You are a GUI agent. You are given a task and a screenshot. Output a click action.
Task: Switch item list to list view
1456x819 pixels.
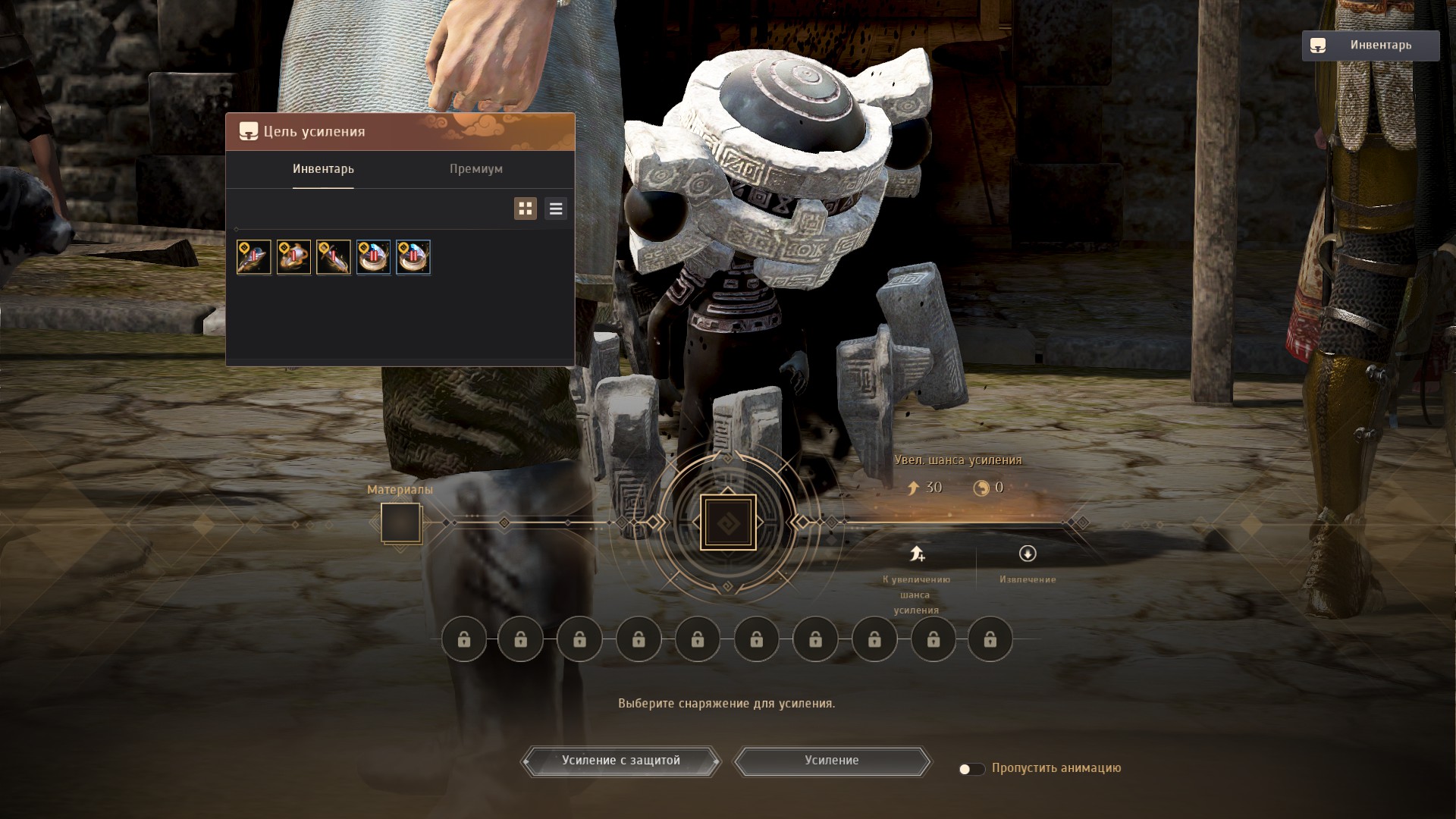[x=556, y=209]
